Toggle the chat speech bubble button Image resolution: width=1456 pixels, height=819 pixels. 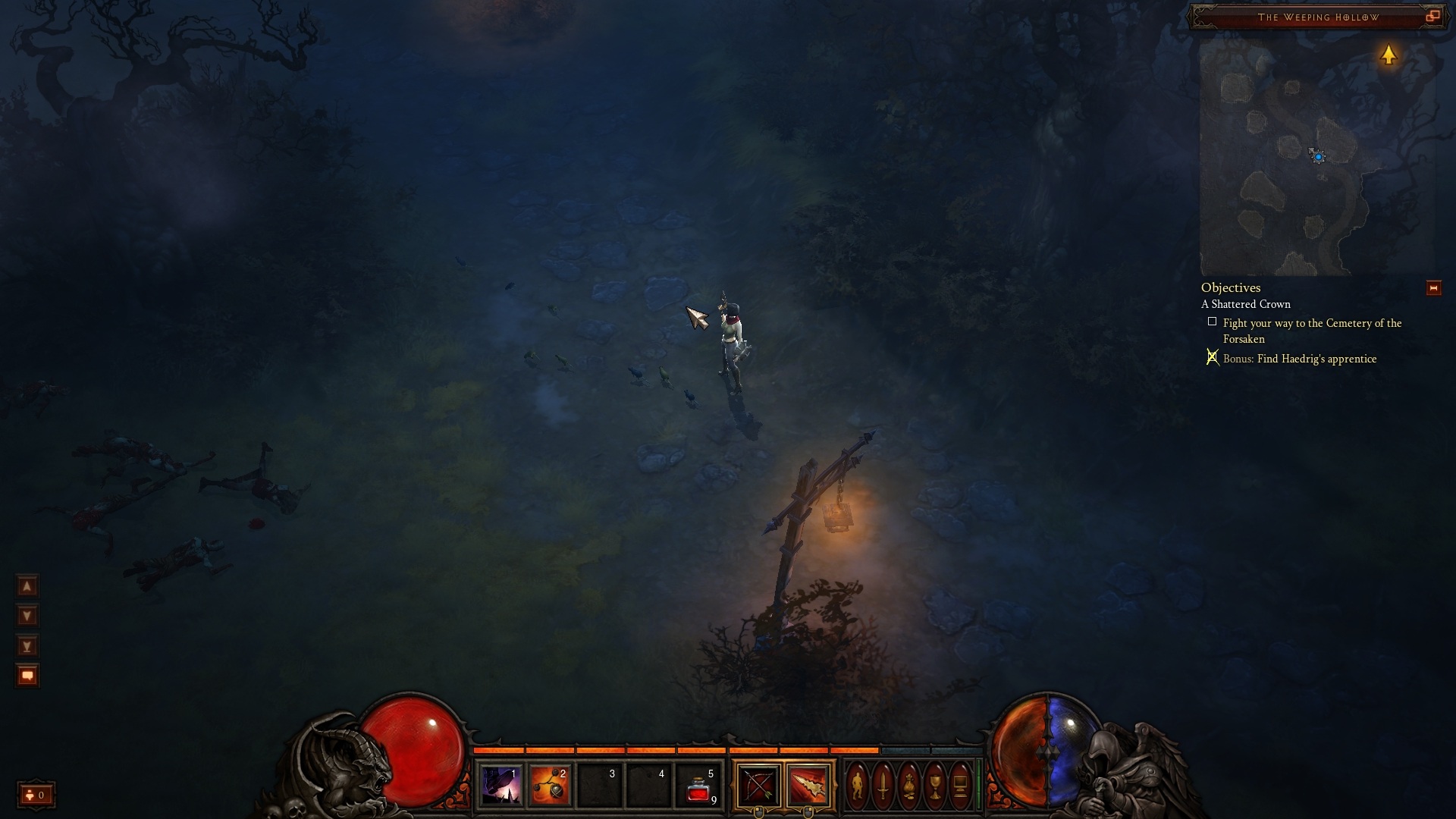click(27, 676)
